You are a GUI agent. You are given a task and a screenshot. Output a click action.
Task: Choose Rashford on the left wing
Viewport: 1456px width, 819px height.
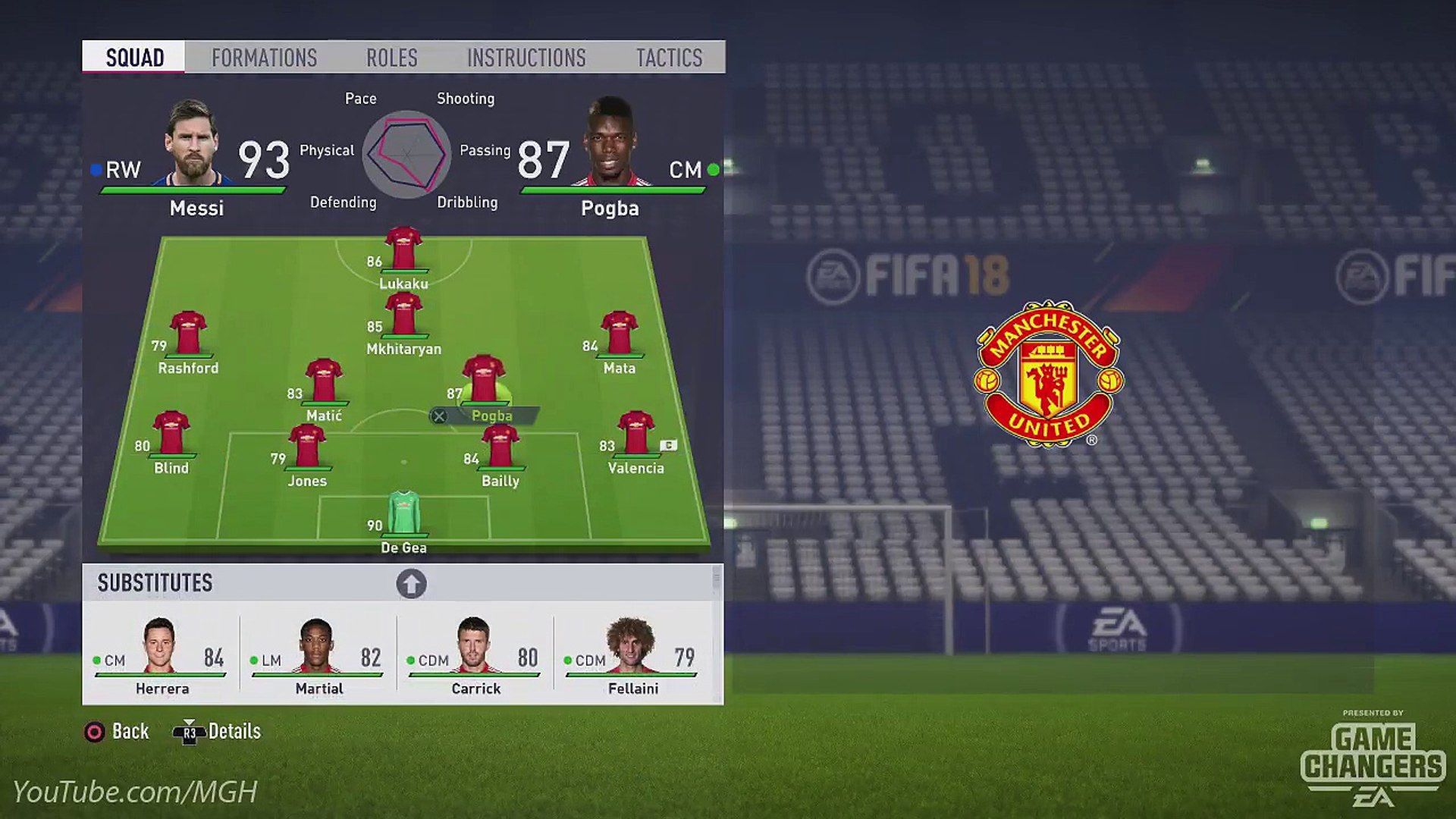[188, 334]
